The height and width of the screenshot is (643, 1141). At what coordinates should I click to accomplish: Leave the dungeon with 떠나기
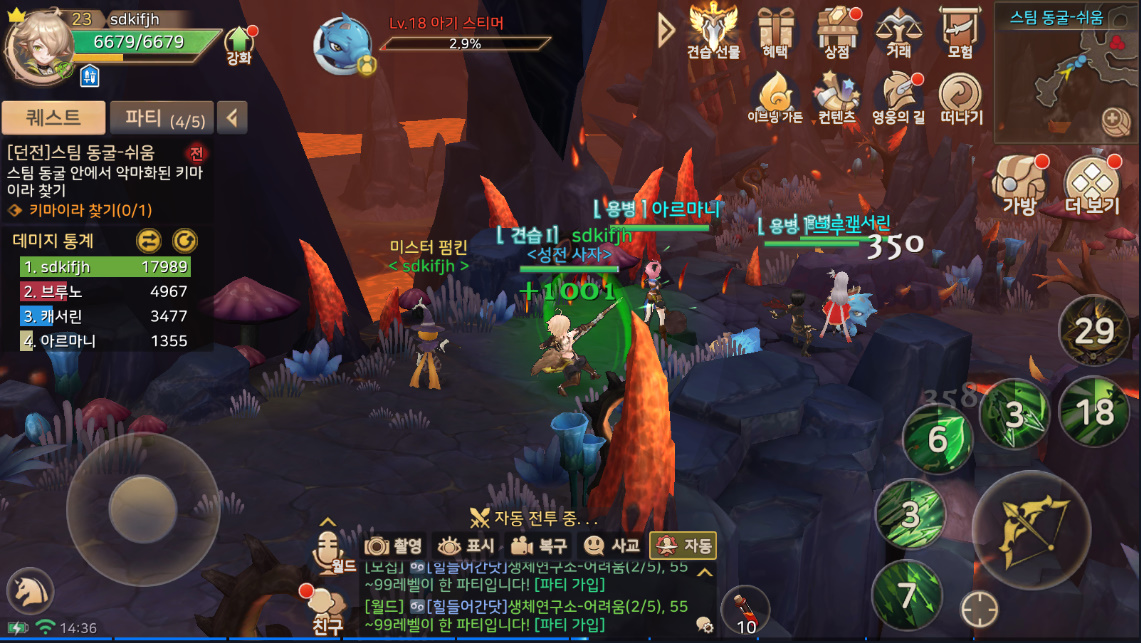point(961,98)
